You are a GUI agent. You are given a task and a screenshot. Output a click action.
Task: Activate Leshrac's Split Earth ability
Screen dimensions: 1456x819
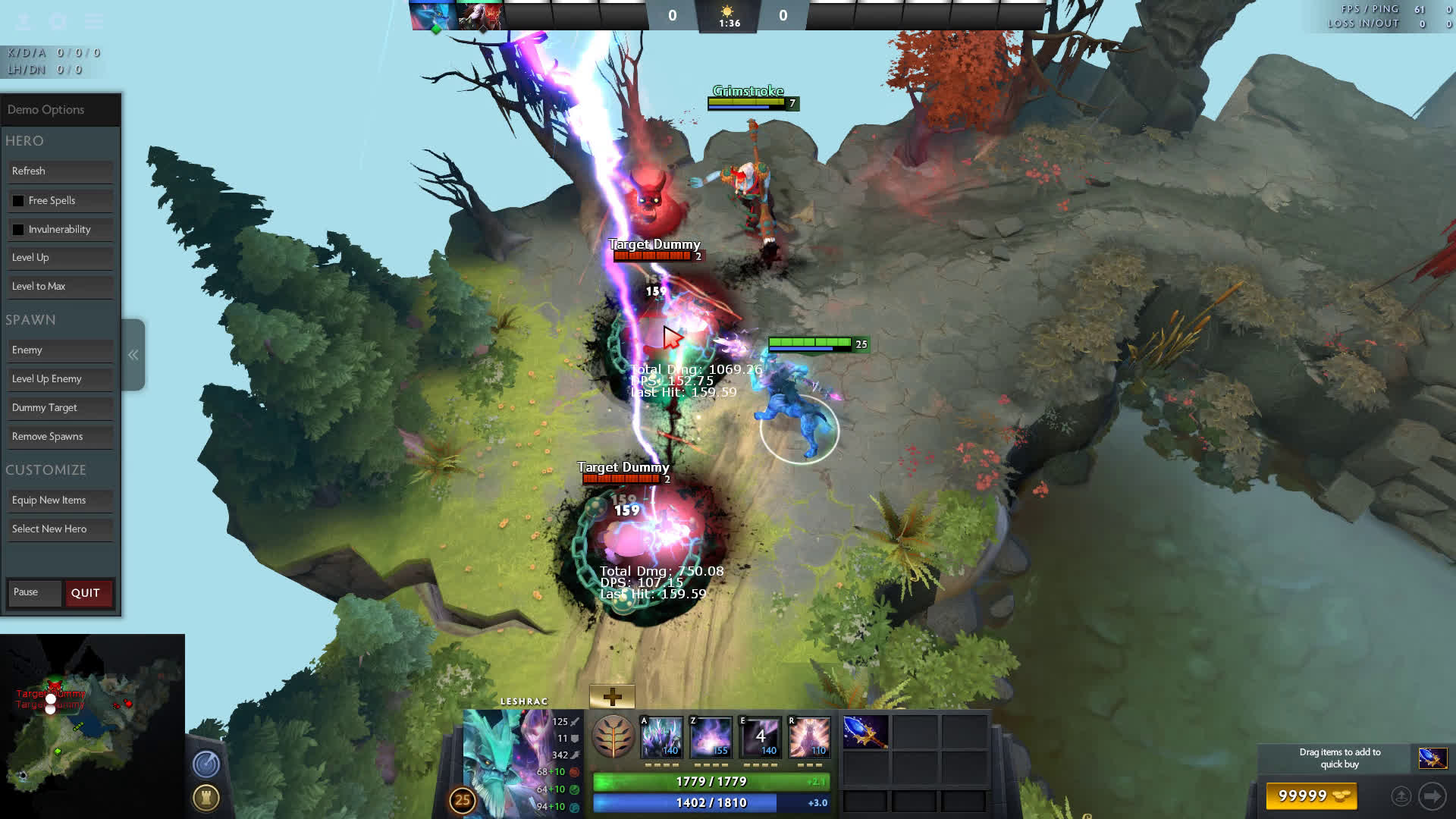point(661,737)
